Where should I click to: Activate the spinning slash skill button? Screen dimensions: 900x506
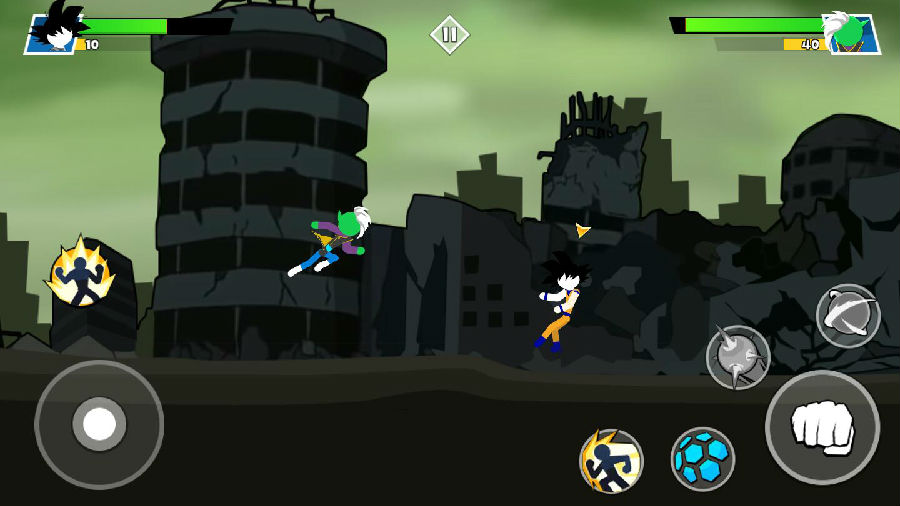[848, 316]
